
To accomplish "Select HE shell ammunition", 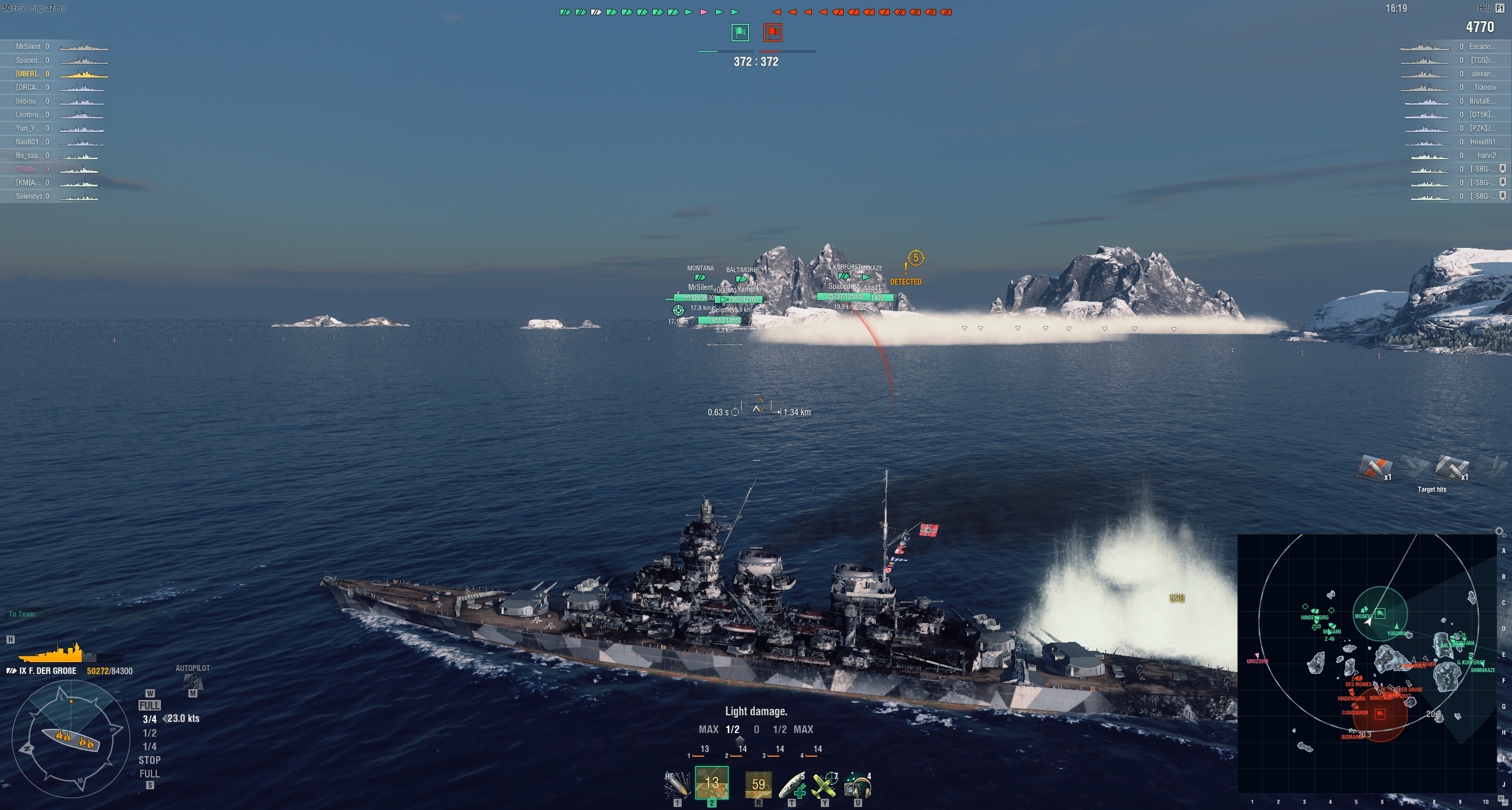I will point(677,785).
